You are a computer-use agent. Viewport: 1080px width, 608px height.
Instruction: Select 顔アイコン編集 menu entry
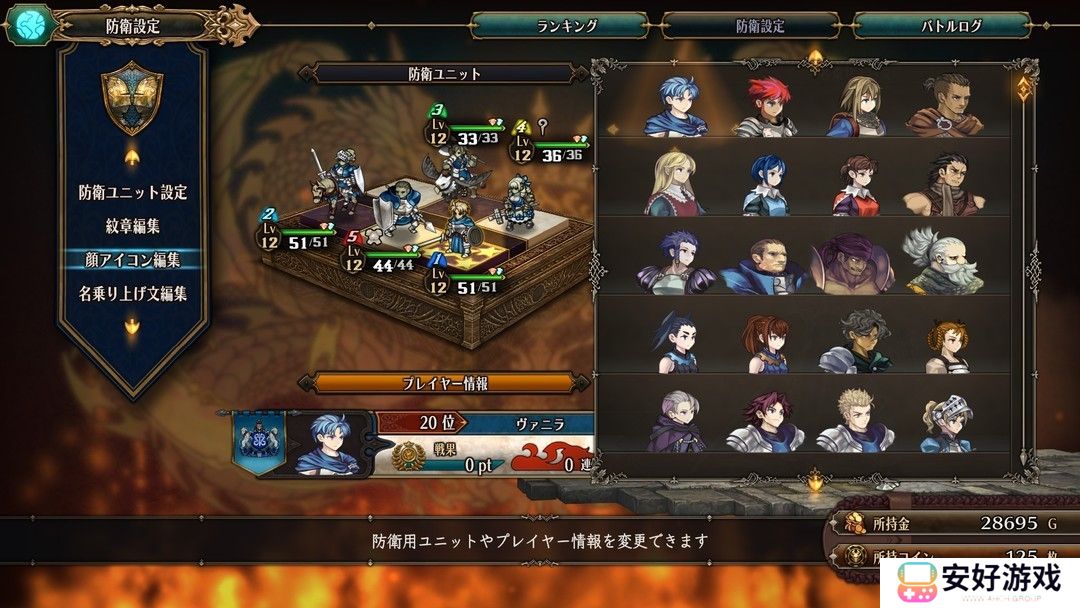click(x=133, y=260)
